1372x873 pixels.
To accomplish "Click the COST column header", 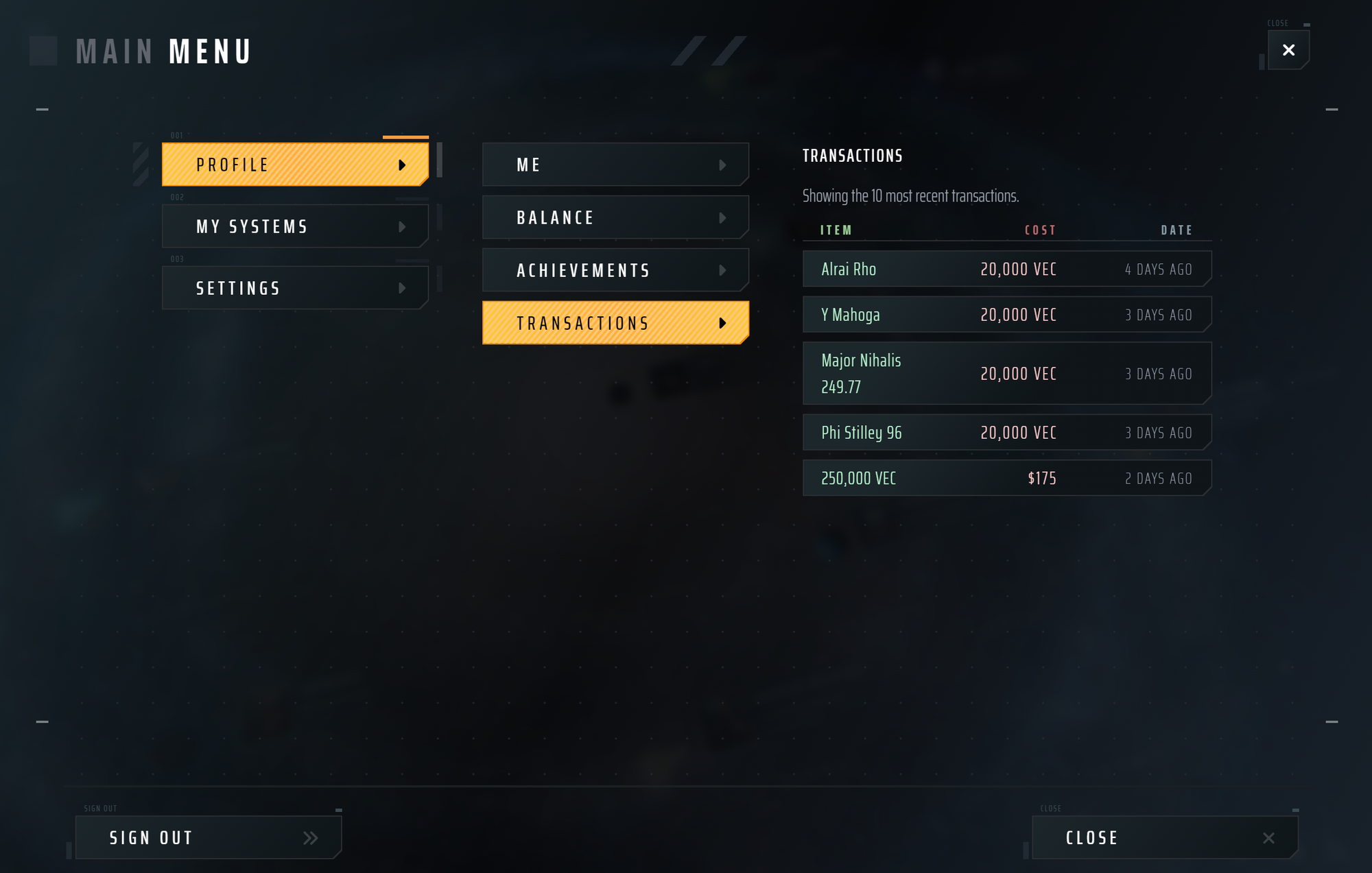I will tap(1041, 230).
